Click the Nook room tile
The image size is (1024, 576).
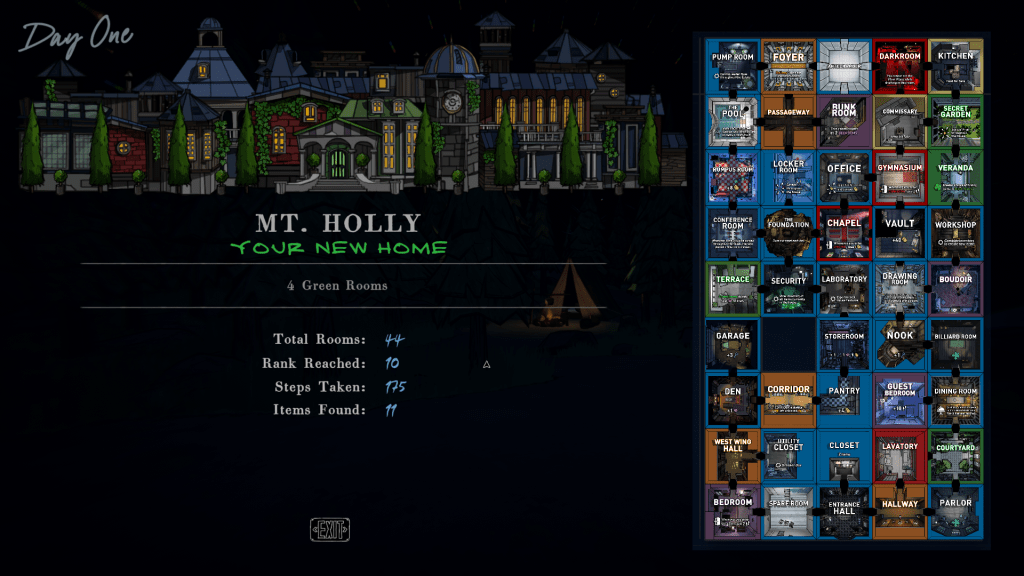tap(900, 345)
